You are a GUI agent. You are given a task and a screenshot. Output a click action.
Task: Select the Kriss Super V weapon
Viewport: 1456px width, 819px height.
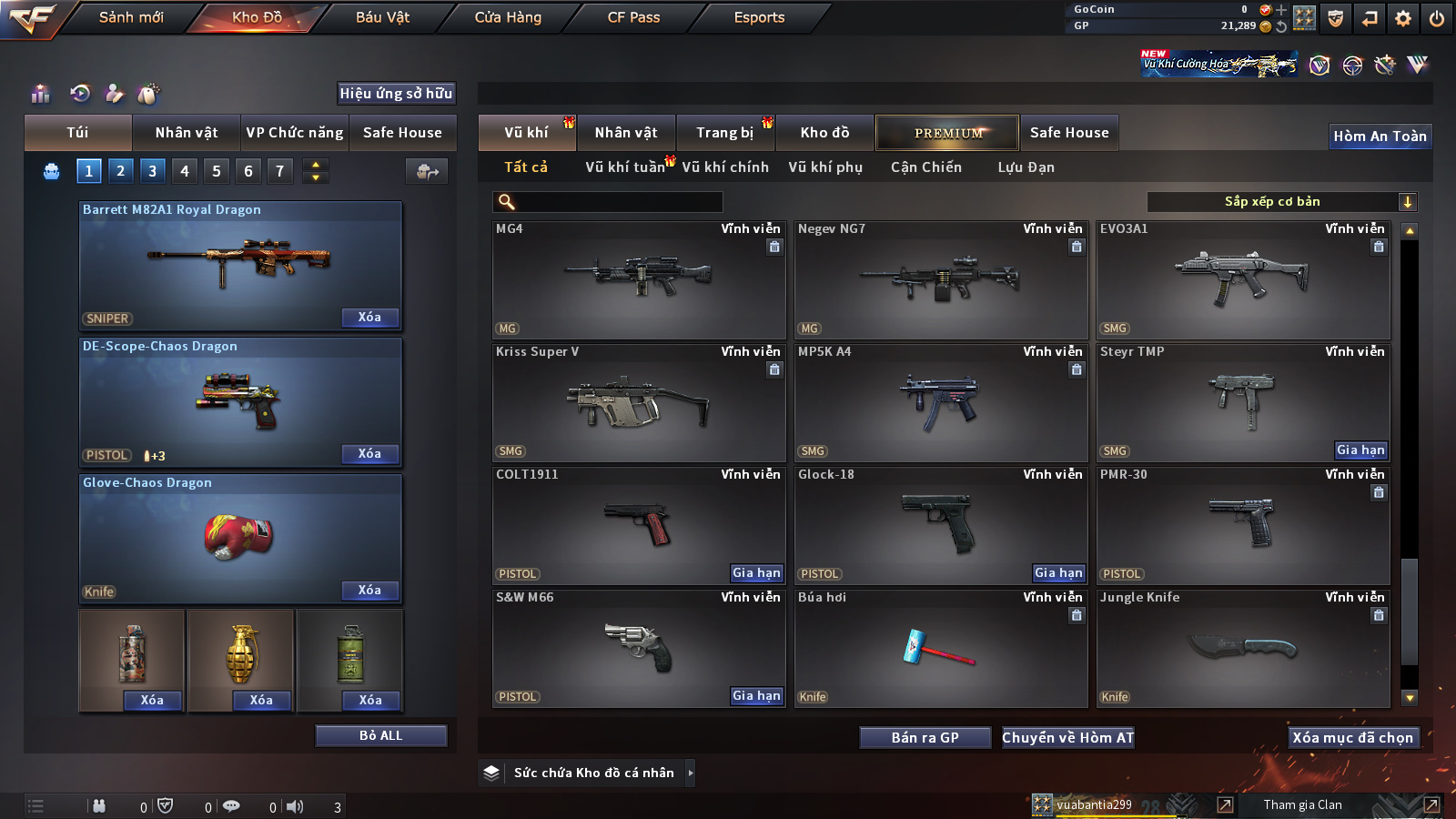[638, 403]
